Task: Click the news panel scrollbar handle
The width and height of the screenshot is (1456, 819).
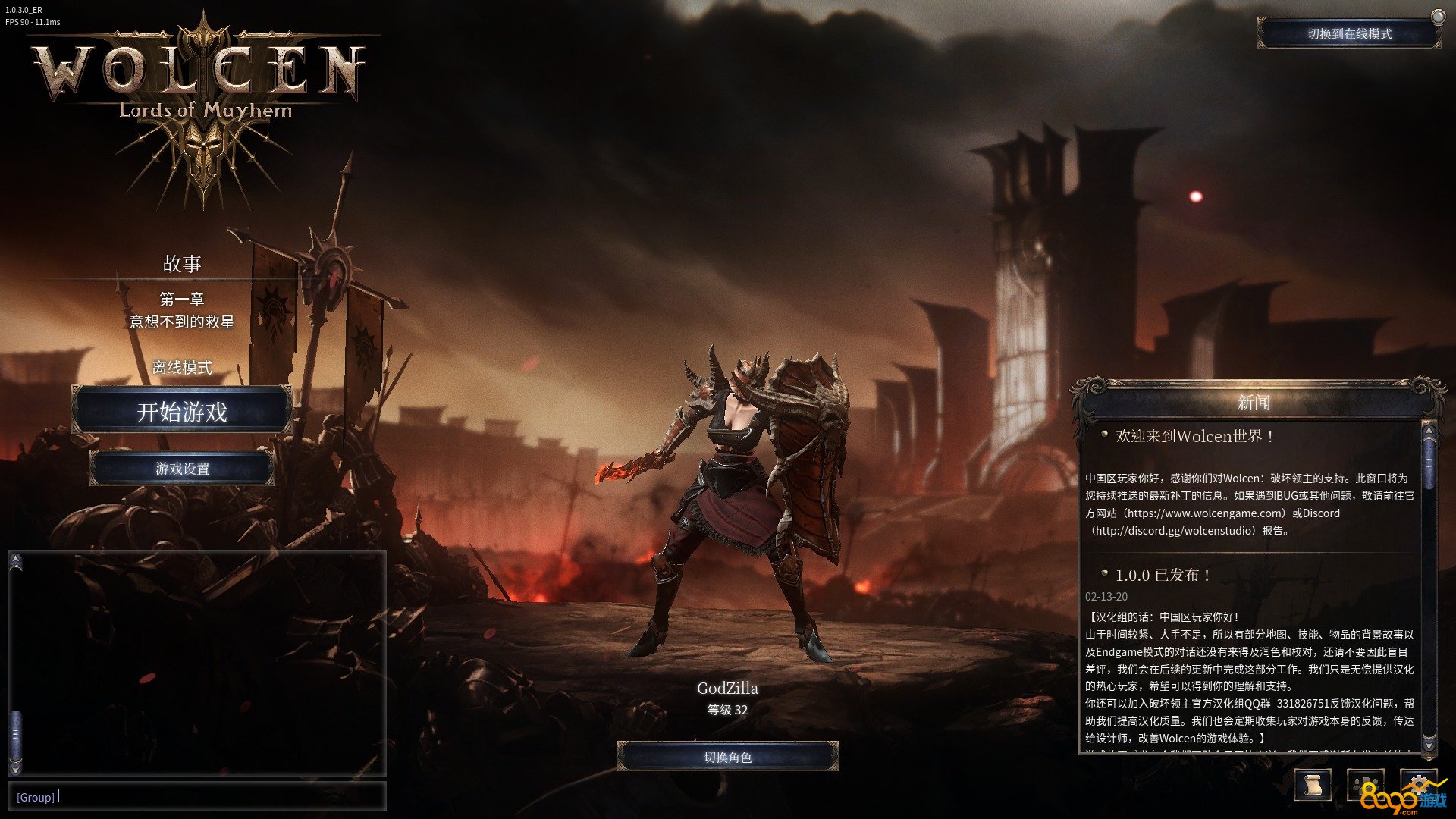Action: click(x=1429, y=460)
